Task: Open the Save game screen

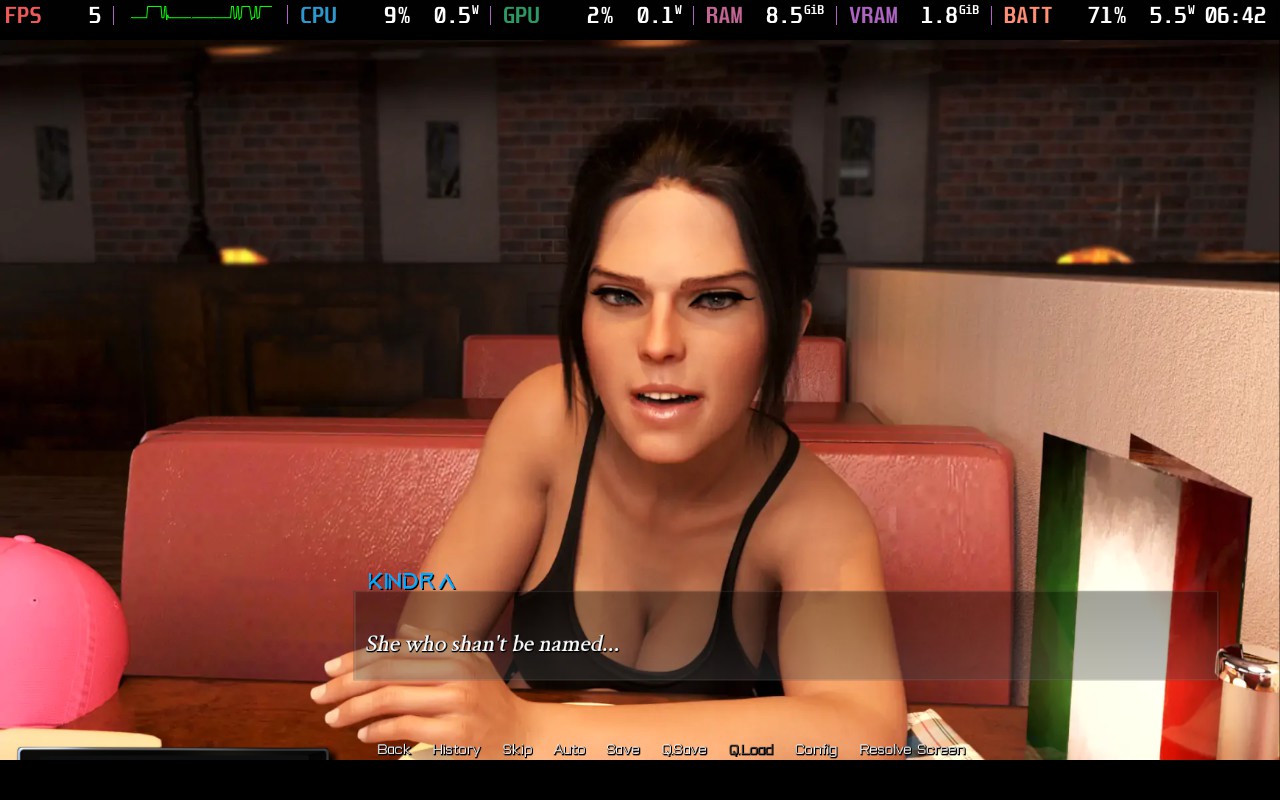Action: tap(623, 749)
